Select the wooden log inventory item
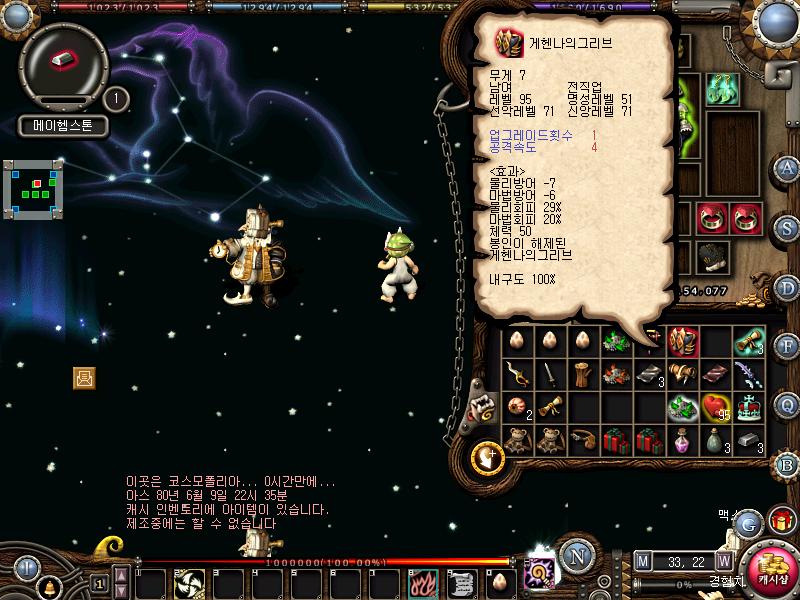800x600 pixels. (583, 375)
